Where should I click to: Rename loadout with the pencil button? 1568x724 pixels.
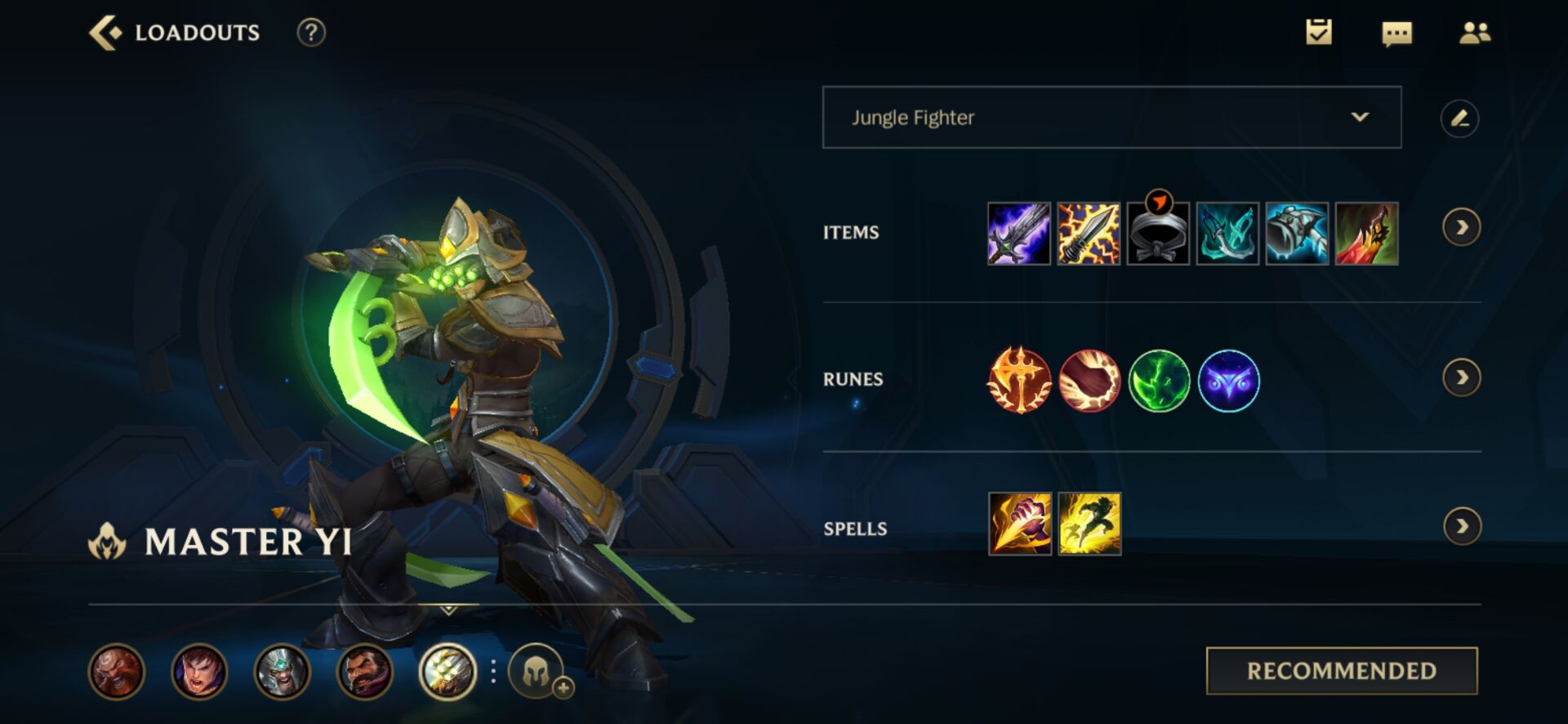(1459, 118)
